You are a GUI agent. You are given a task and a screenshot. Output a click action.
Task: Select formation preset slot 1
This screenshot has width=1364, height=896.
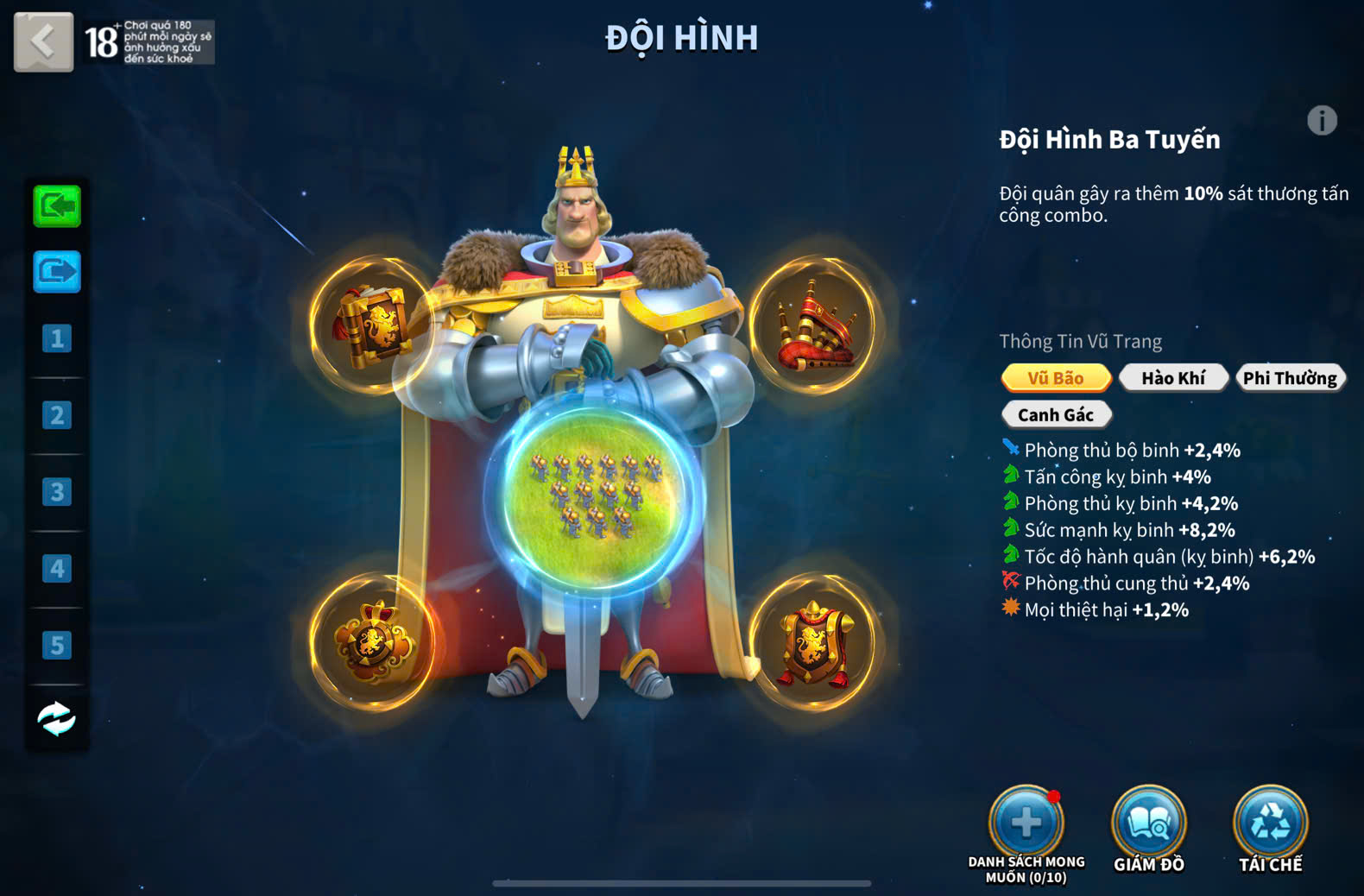coord(57,338)
